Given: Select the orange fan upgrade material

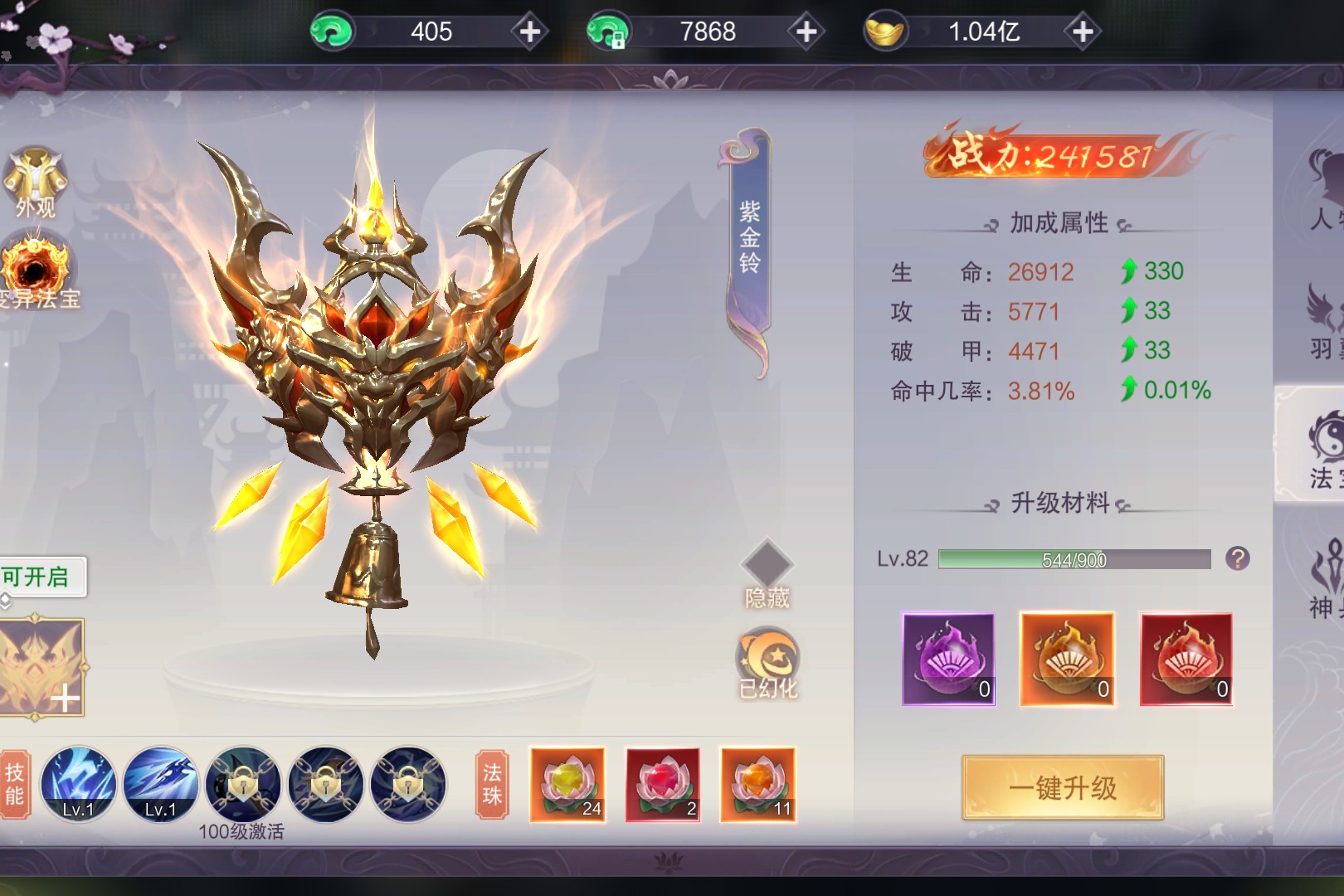Looking at the screenshot, I should (x=1067, y=660).
